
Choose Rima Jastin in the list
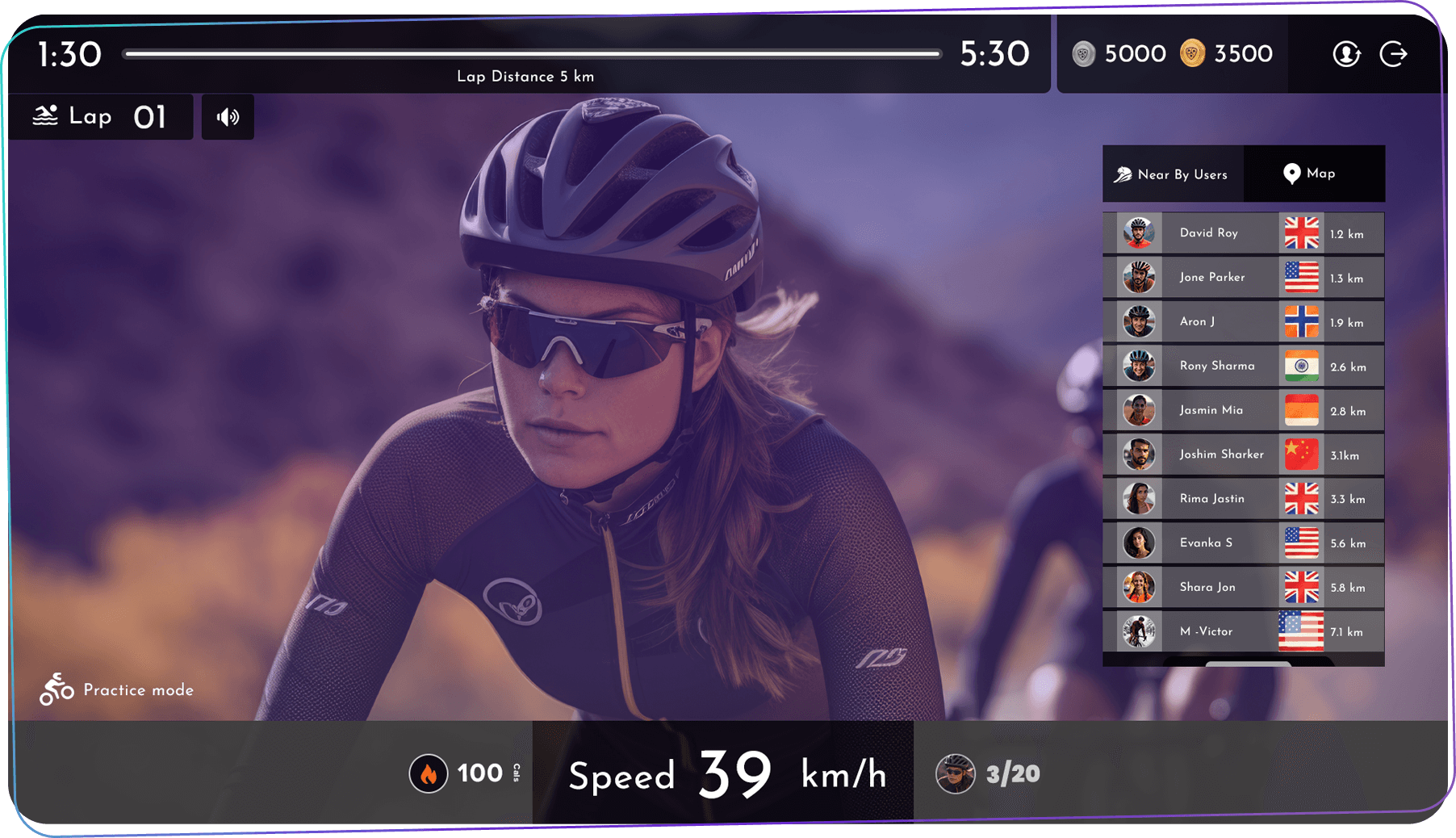click(x=1243, y=499)
